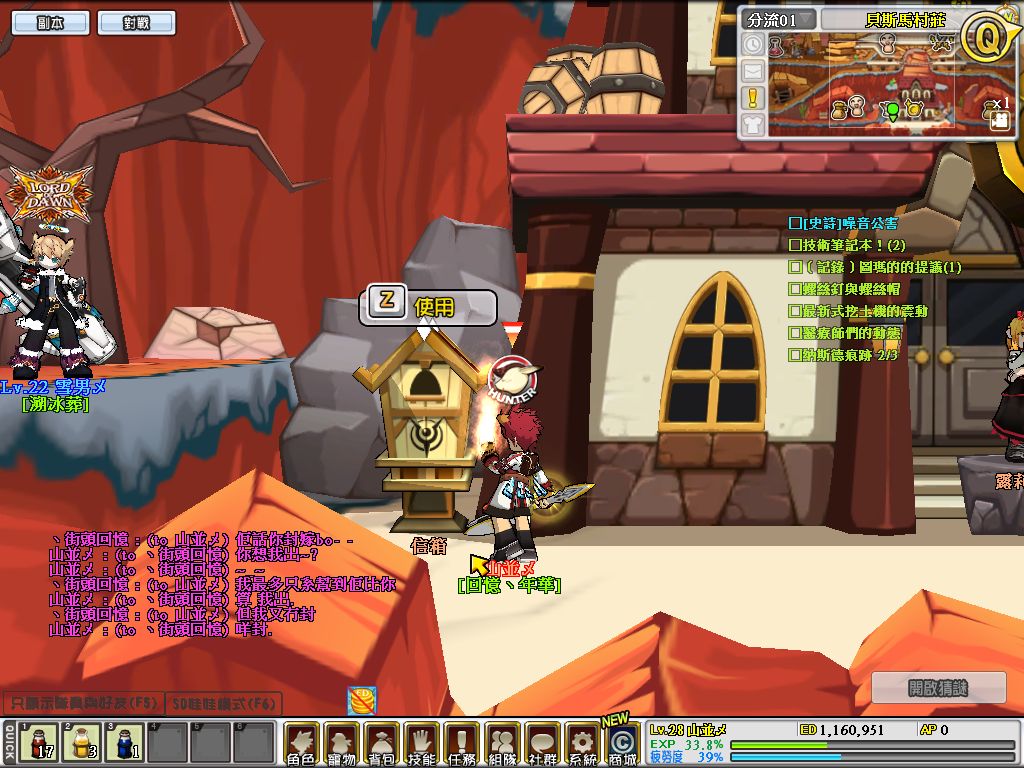Open the shirt icon beside the minimap

753,124
